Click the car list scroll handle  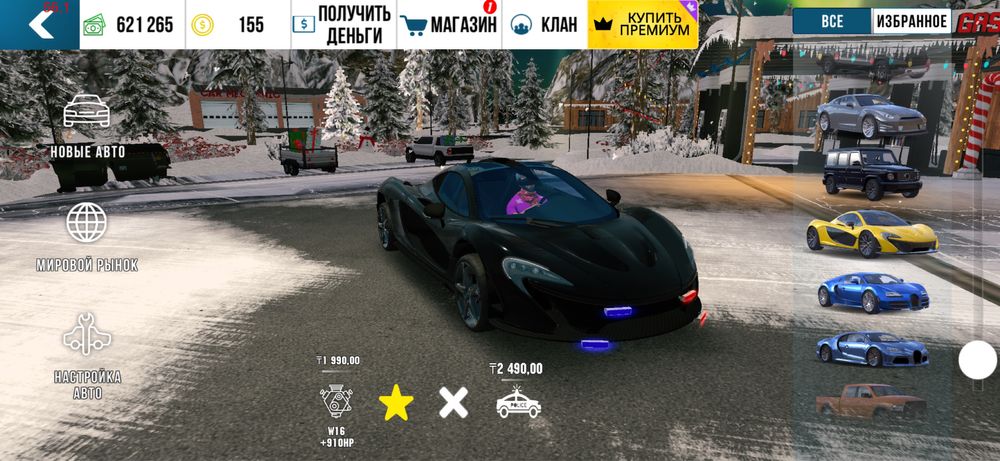point(977,360)
